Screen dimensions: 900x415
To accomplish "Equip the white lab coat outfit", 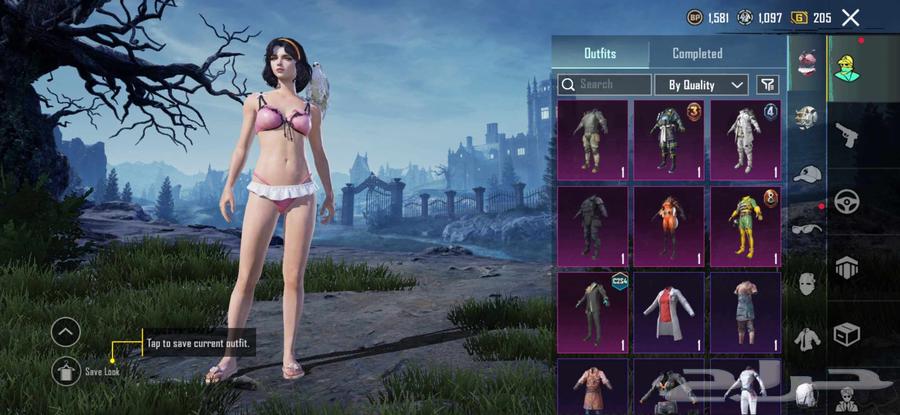I will 669,312.
